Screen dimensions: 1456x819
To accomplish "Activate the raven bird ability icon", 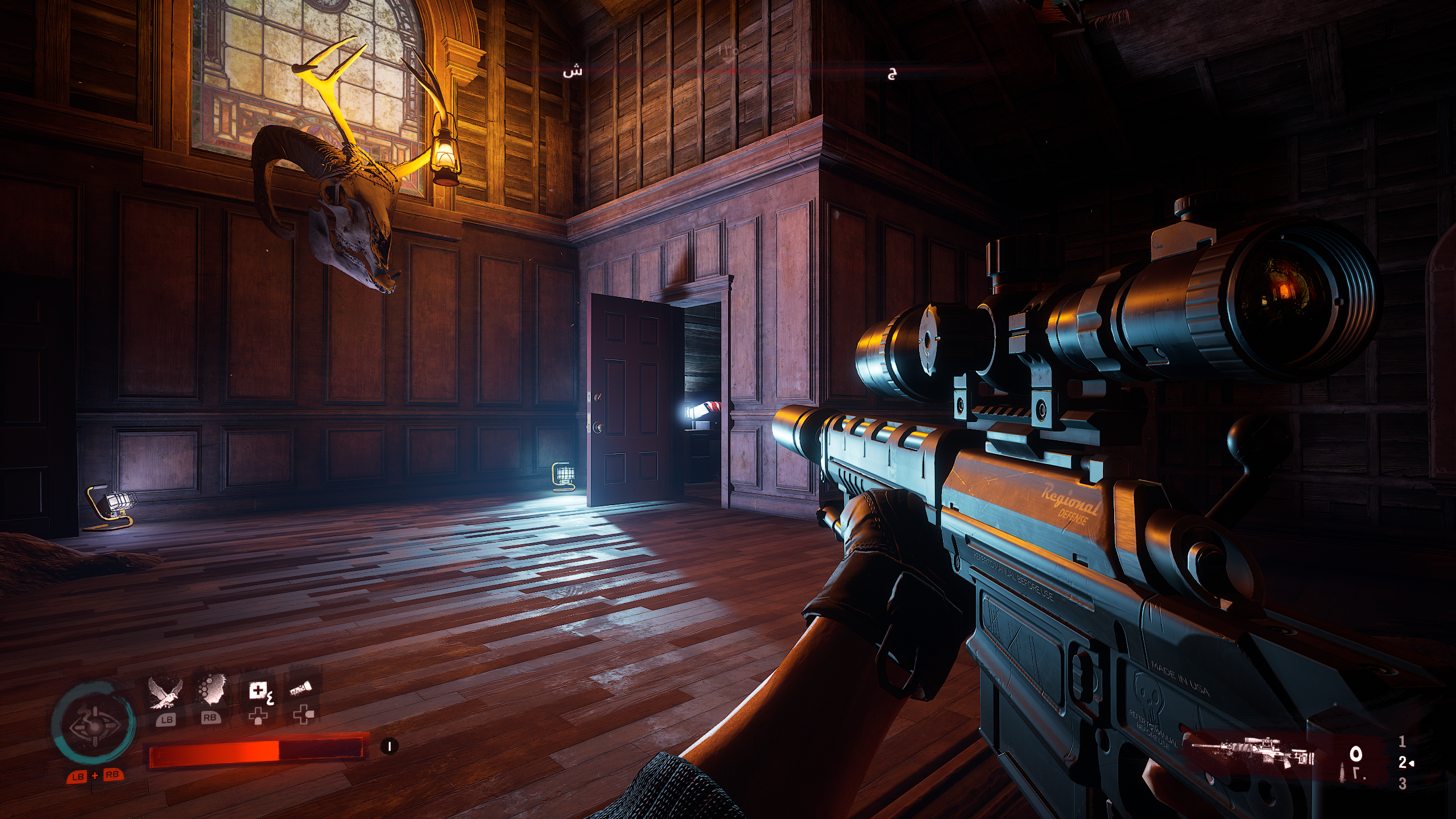I will click(x=165, y=694).
